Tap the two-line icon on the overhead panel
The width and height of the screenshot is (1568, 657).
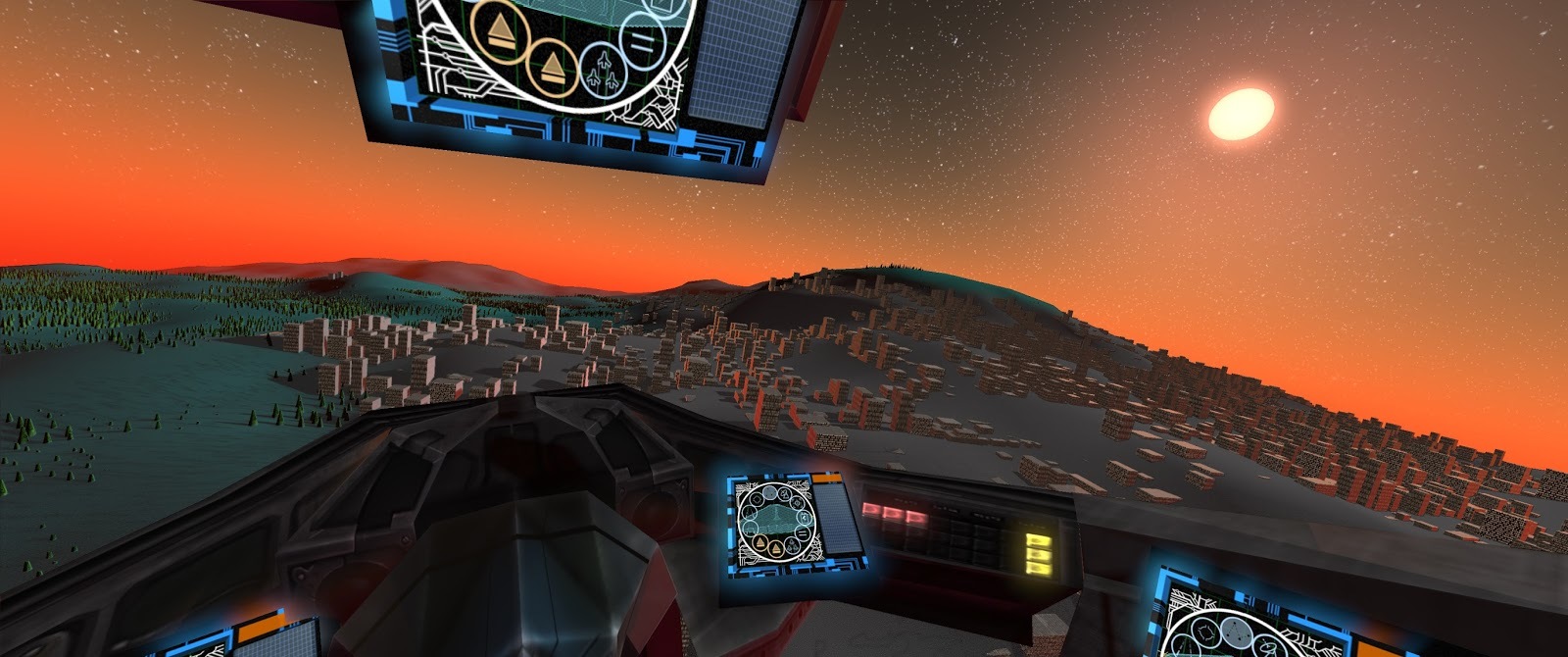(643, 44)
